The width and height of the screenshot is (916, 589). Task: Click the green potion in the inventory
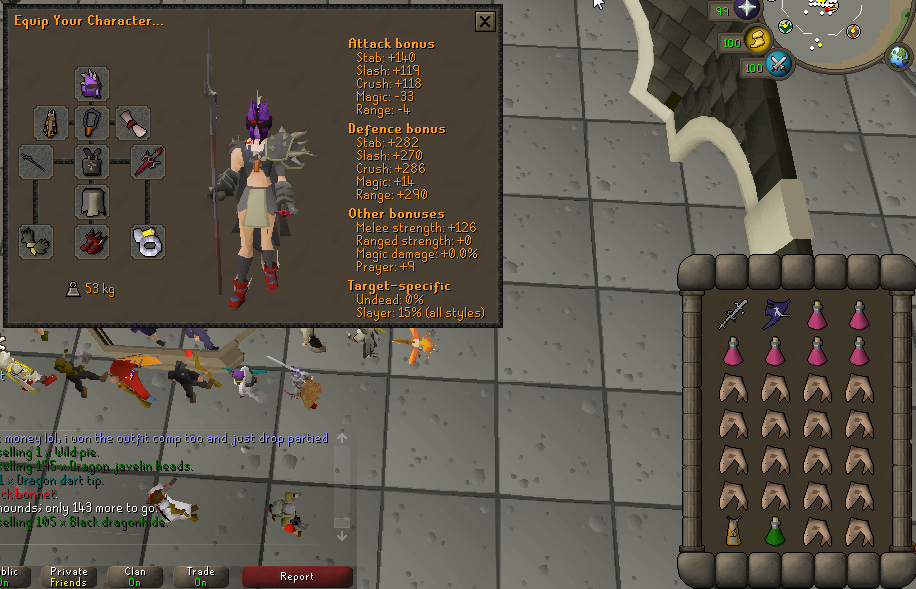tap(774, 531)
